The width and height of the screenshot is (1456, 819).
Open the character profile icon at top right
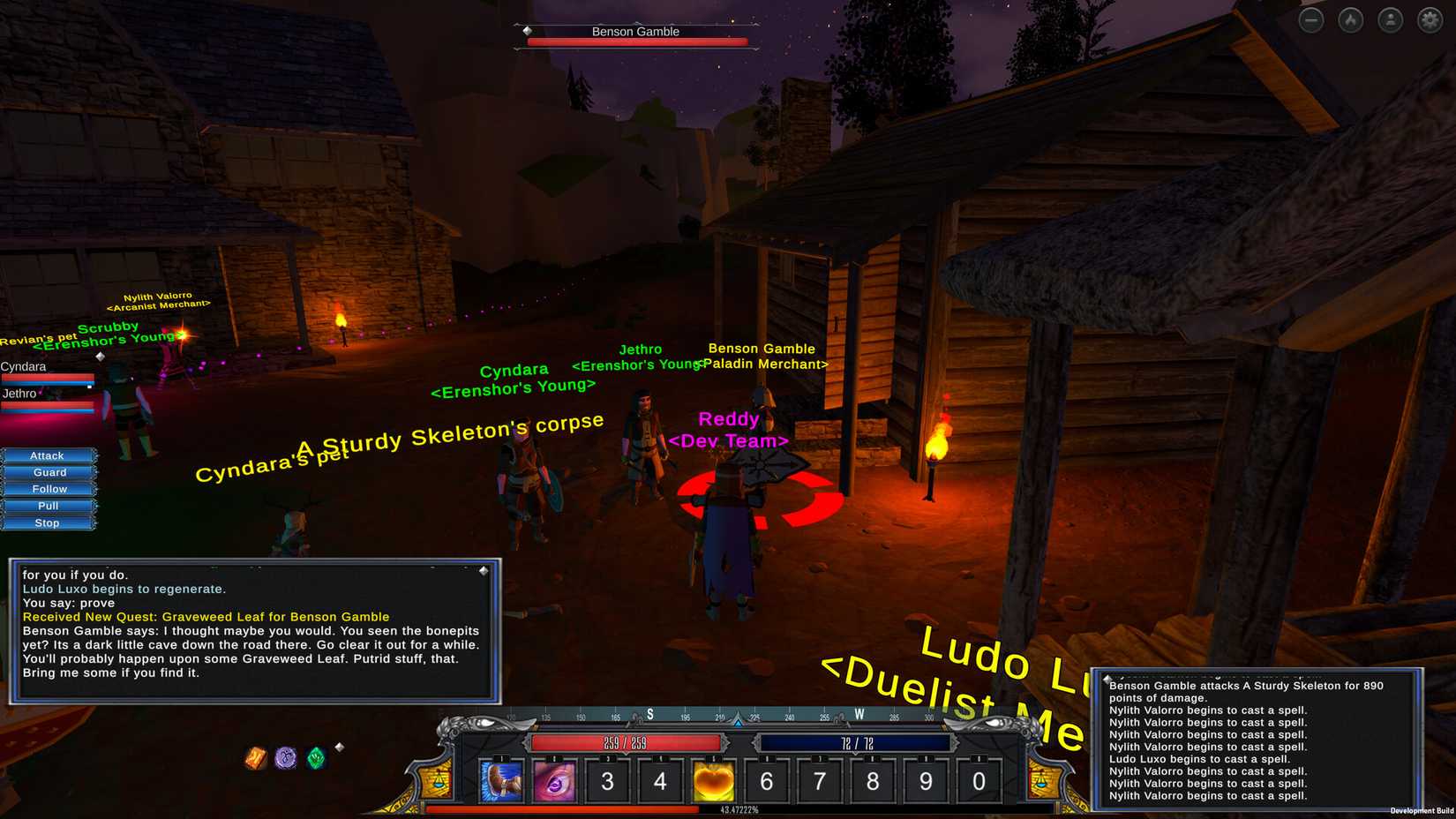(1389, 19)
